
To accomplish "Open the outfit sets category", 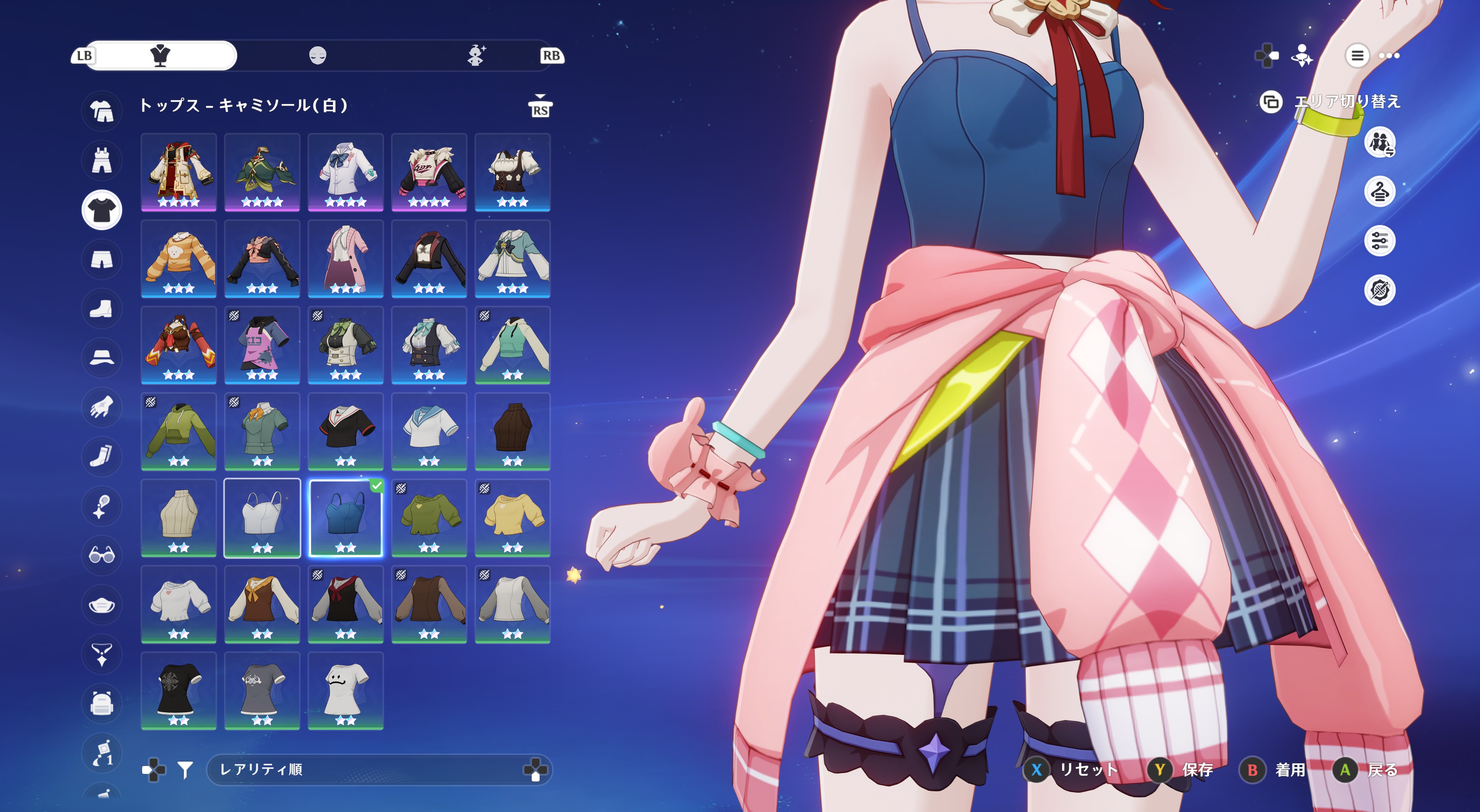I will [102, 110].
